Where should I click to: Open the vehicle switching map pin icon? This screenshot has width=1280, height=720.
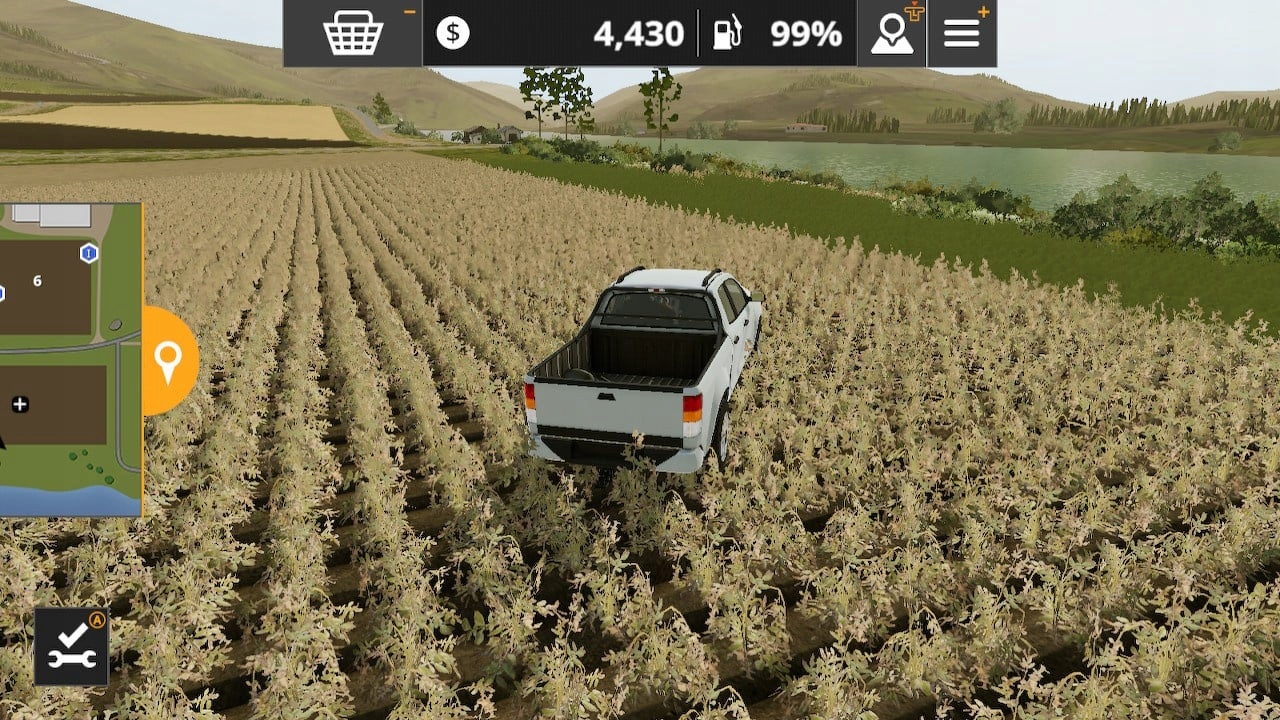click(x=890, y=33)
